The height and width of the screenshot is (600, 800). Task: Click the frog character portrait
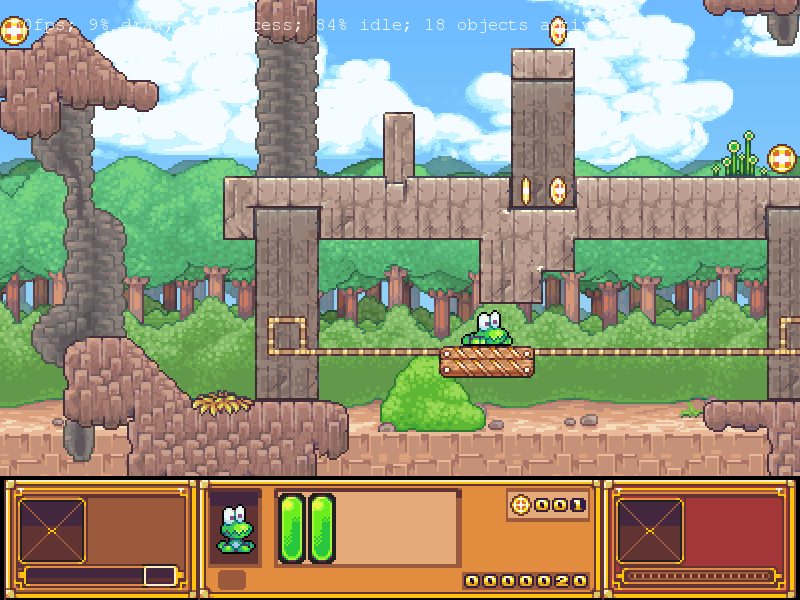(235, 529)
